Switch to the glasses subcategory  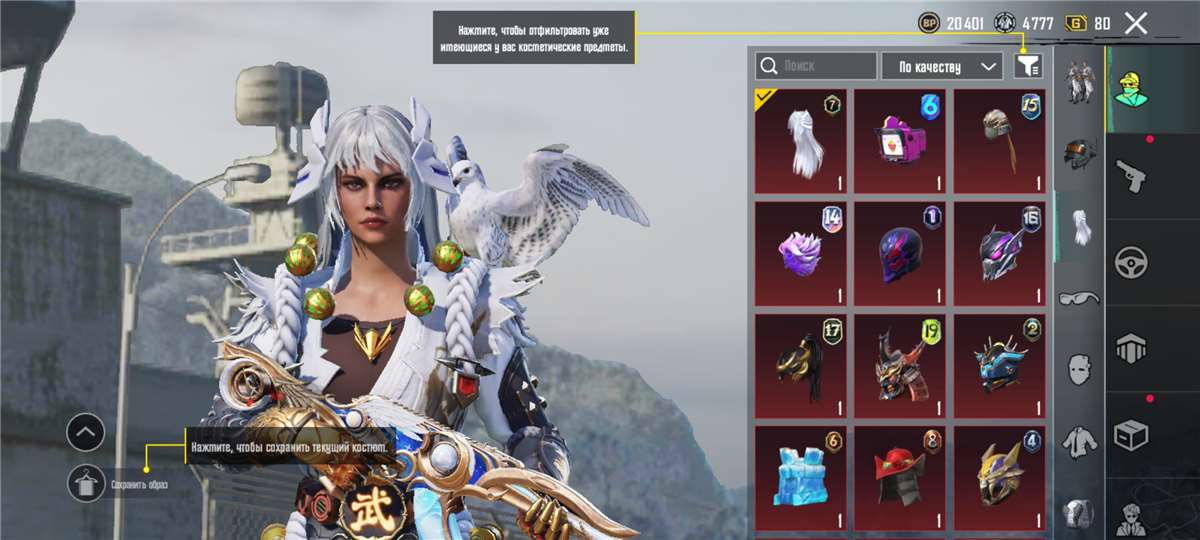[x=1079, y=298]
